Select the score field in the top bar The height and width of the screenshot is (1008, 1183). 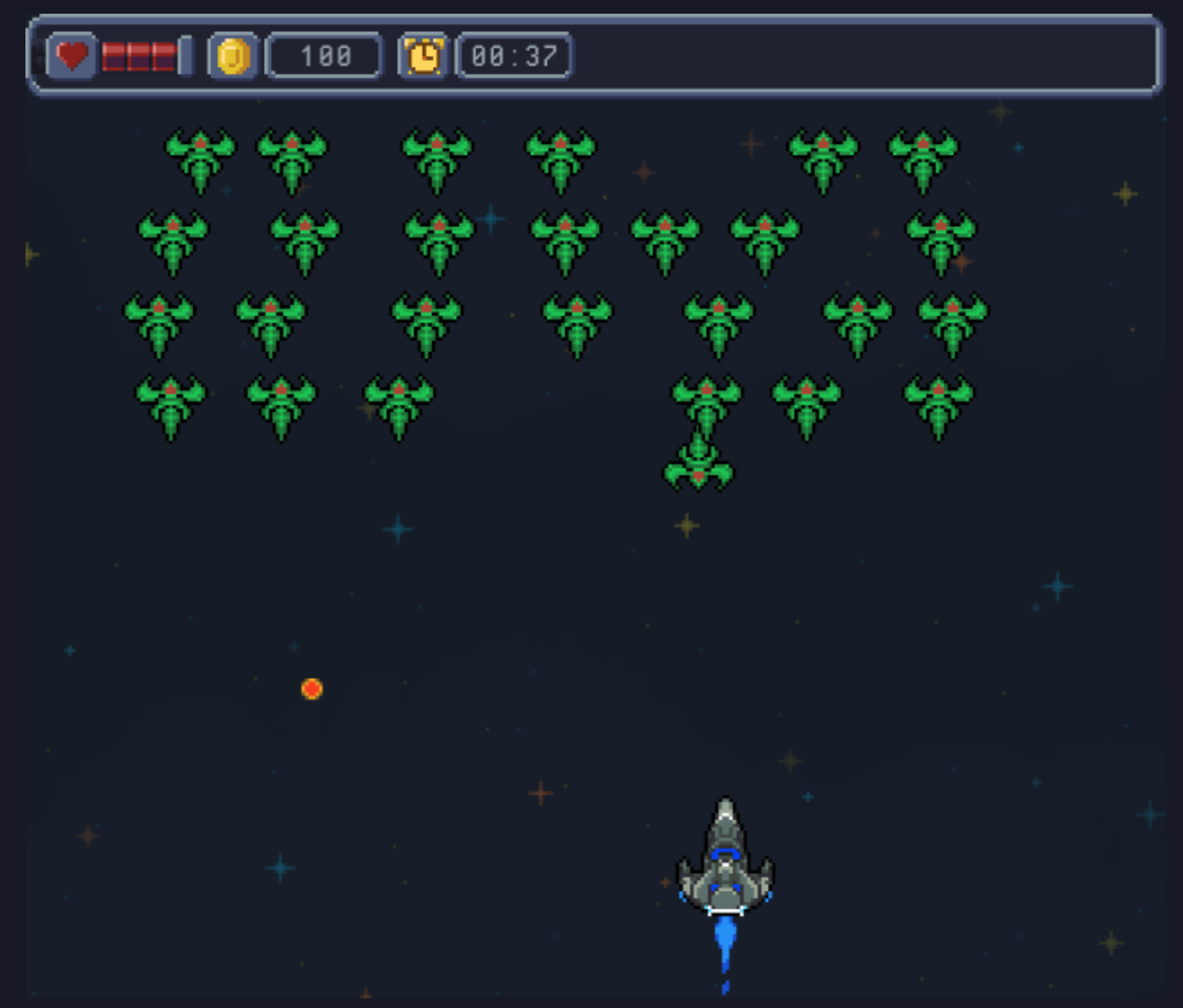pyautogui.click(x=325, y=56)
